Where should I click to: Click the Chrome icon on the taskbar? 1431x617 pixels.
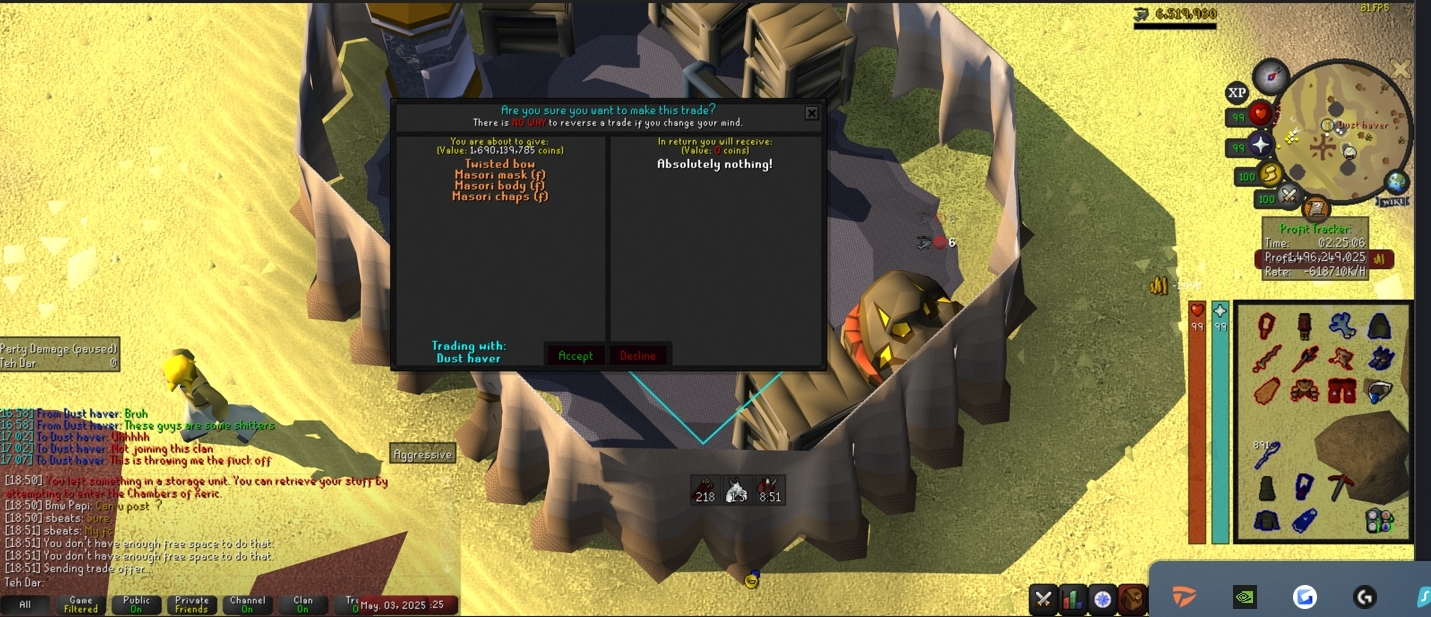(1304, 597)
